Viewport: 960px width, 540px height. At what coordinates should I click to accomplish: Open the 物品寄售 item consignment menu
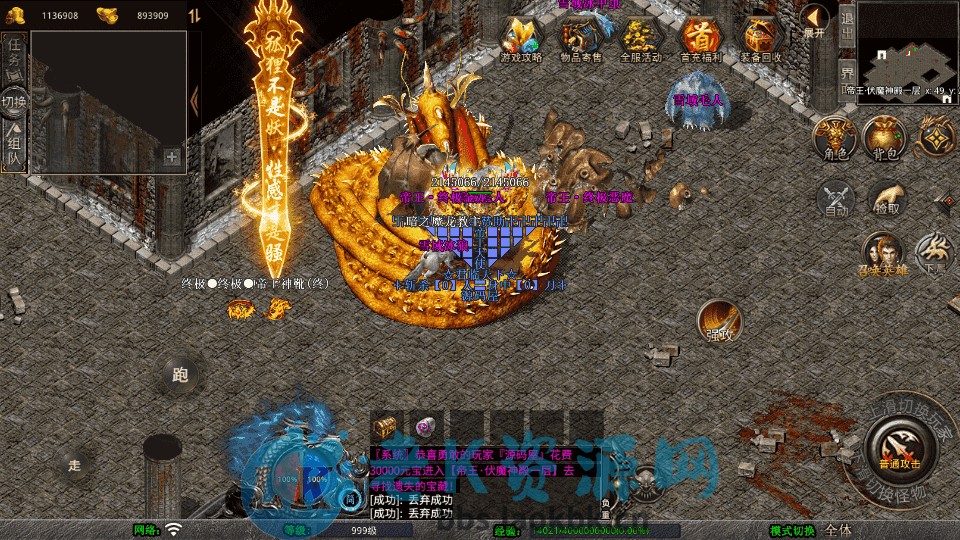pyautogui.click(x=580, y=37)
